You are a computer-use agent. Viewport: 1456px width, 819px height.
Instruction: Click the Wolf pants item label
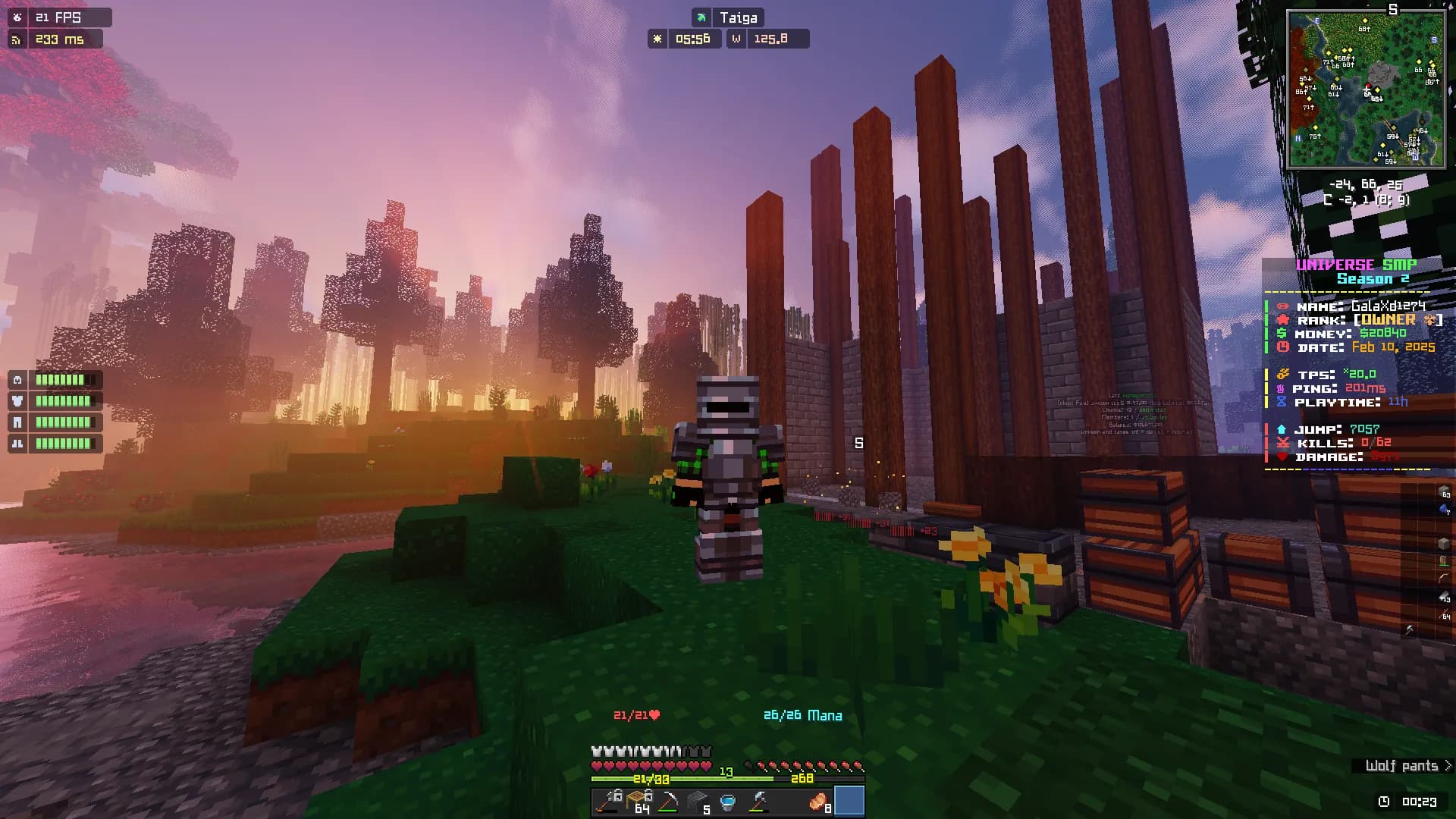point(1401,765)
